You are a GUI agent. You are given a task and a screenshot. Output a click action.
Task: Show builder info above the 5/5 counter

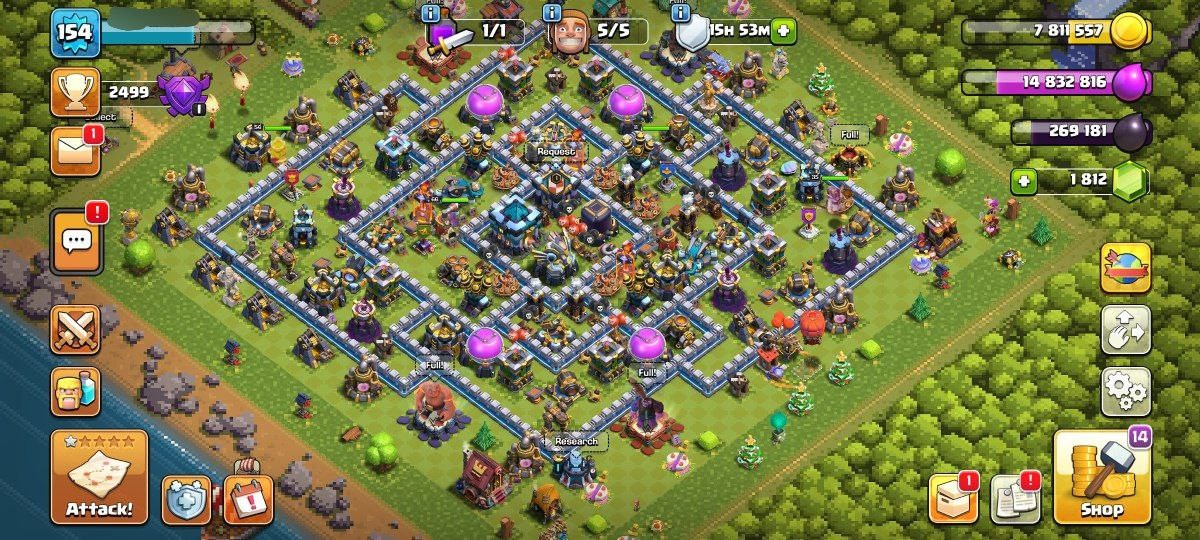tap(551, 13)
